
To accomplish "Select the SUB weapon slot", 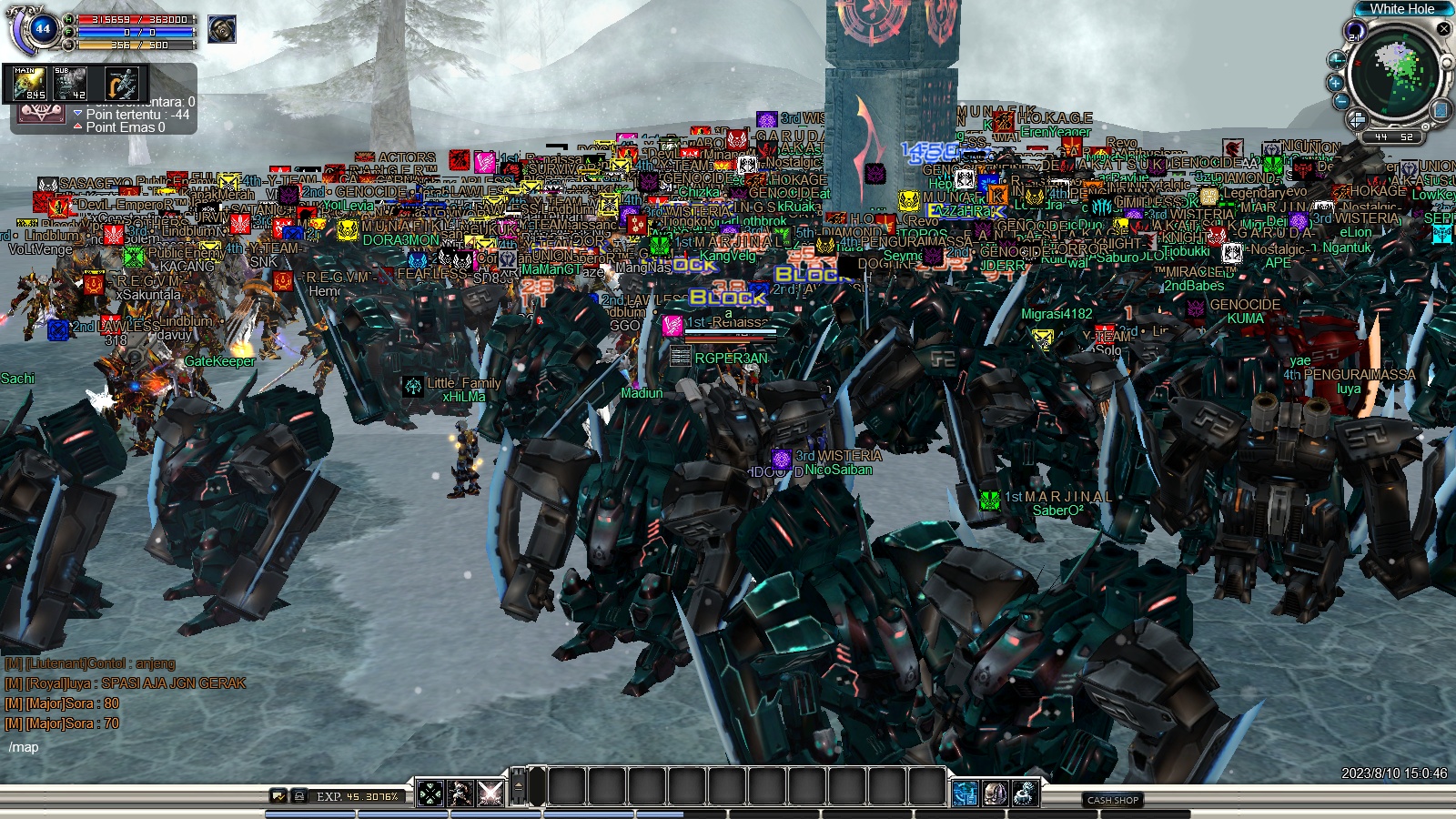I will coord(70,84).
